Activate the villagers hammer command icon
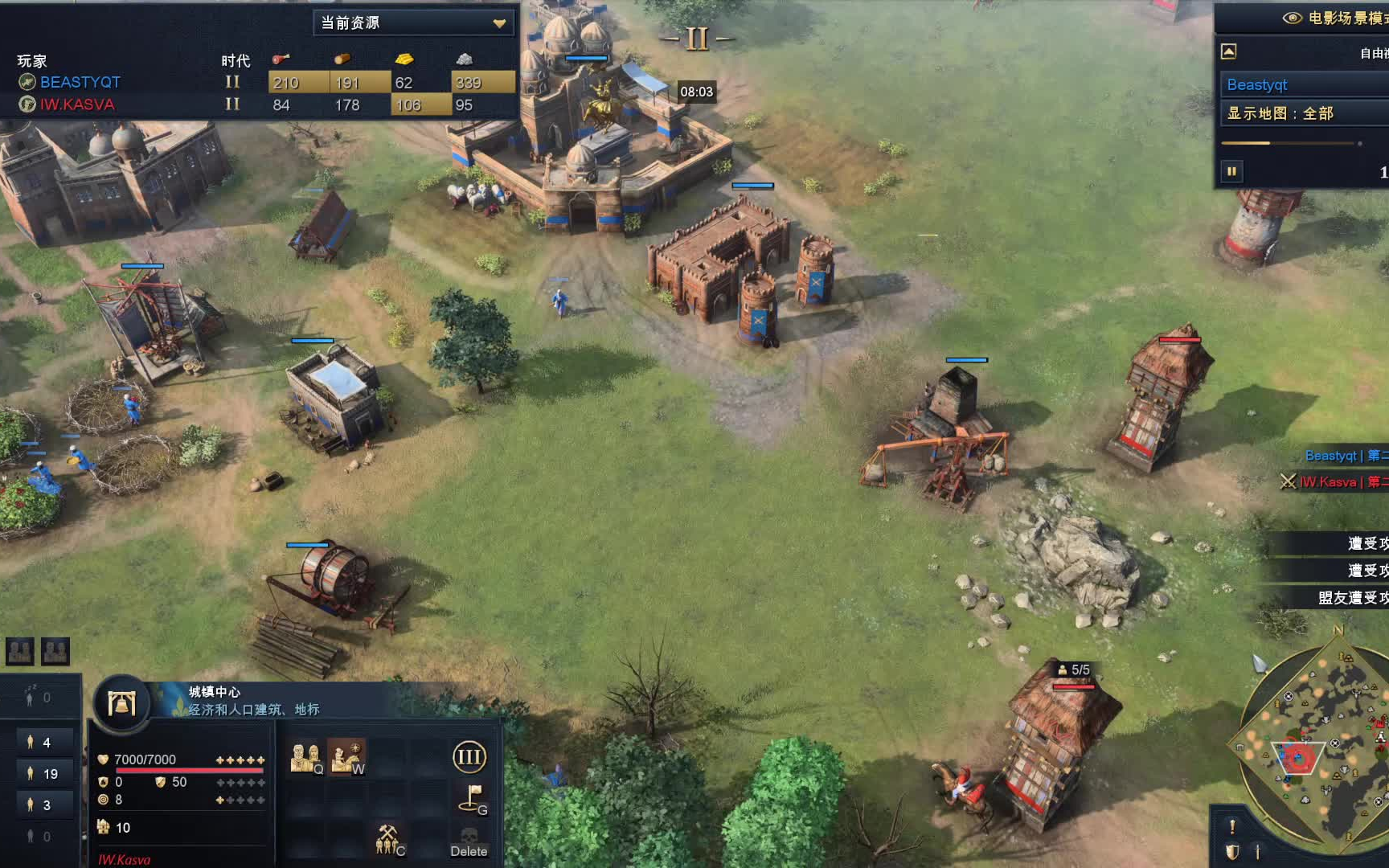The image size is (1389, 868). 389,840
